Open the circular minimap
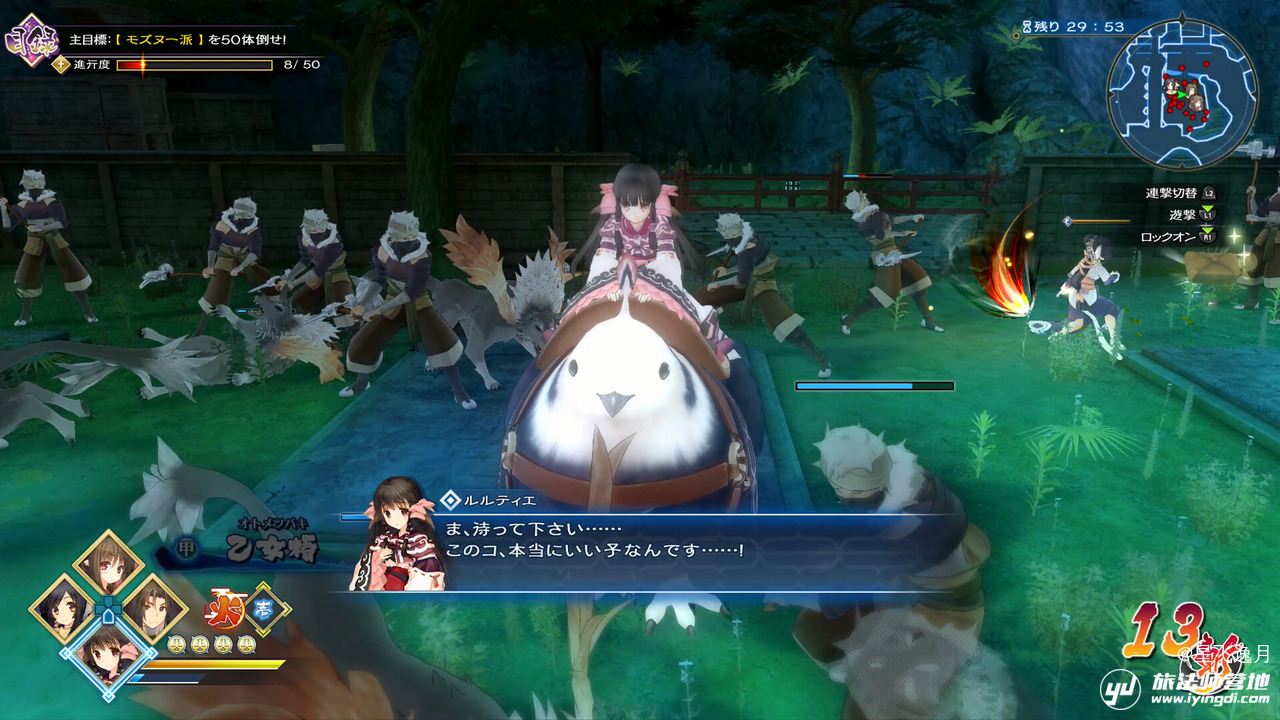This screenshot has height=720, width=1280. 1182,93
